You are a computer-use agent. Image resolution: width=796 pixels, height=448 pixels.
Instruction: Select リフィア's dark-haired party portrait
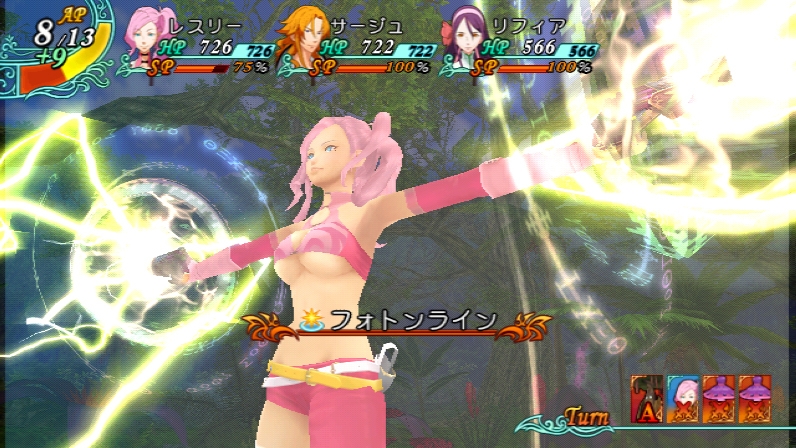465,37
